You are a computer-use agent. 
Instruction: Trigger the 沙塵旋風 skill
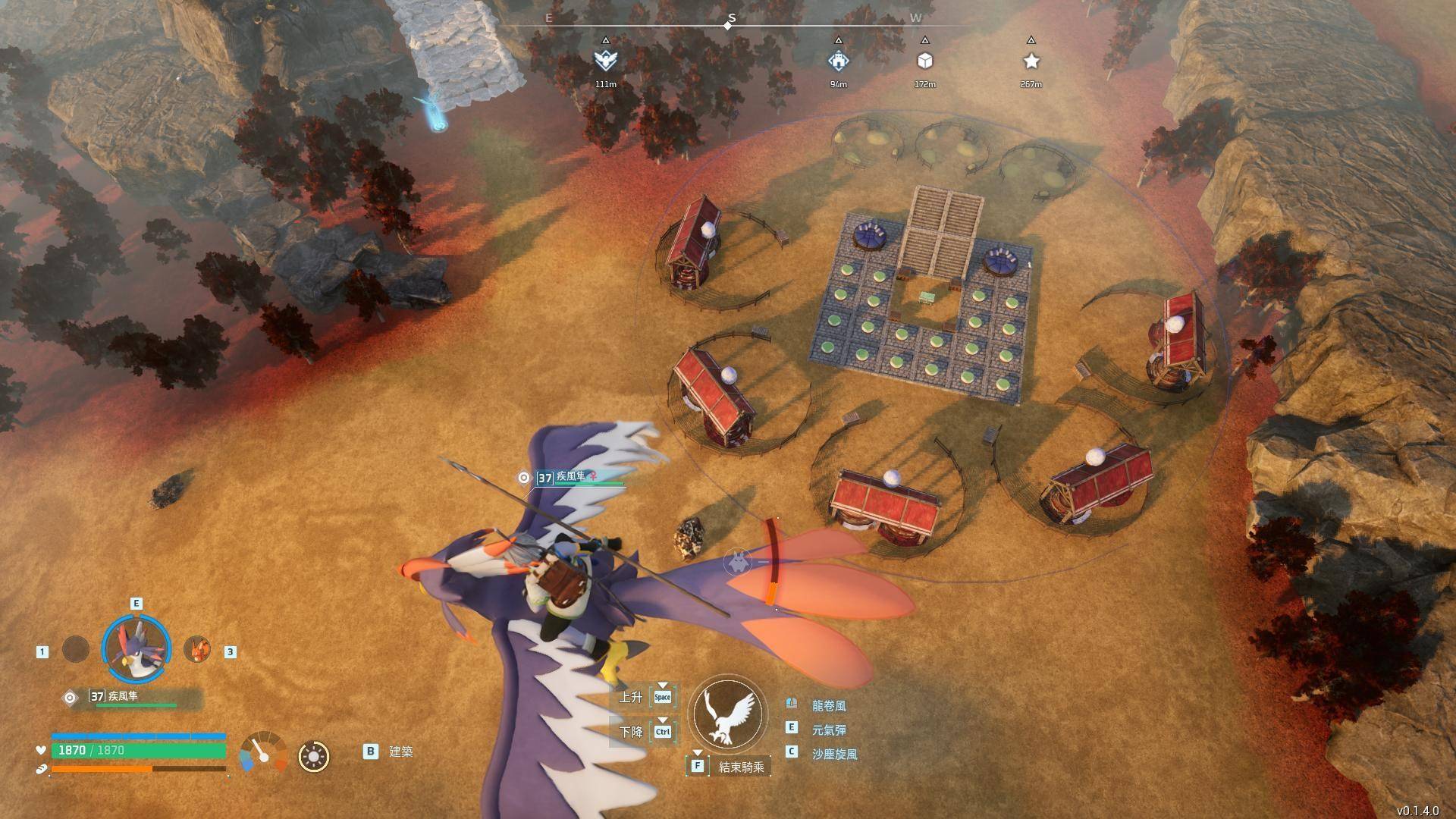(x=834, y=754)
